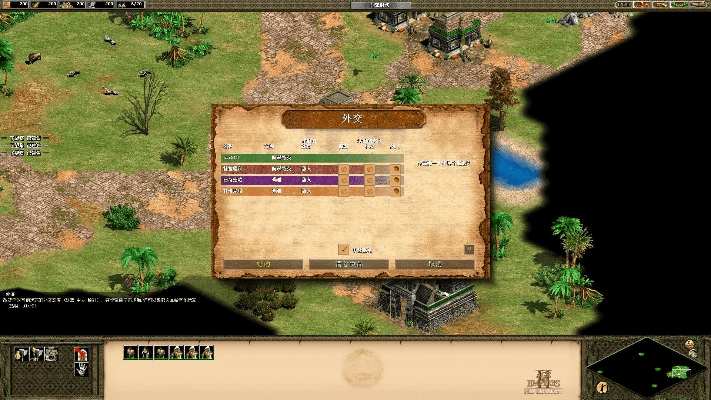Set the orange player's stance to neutral

[370, 191]
